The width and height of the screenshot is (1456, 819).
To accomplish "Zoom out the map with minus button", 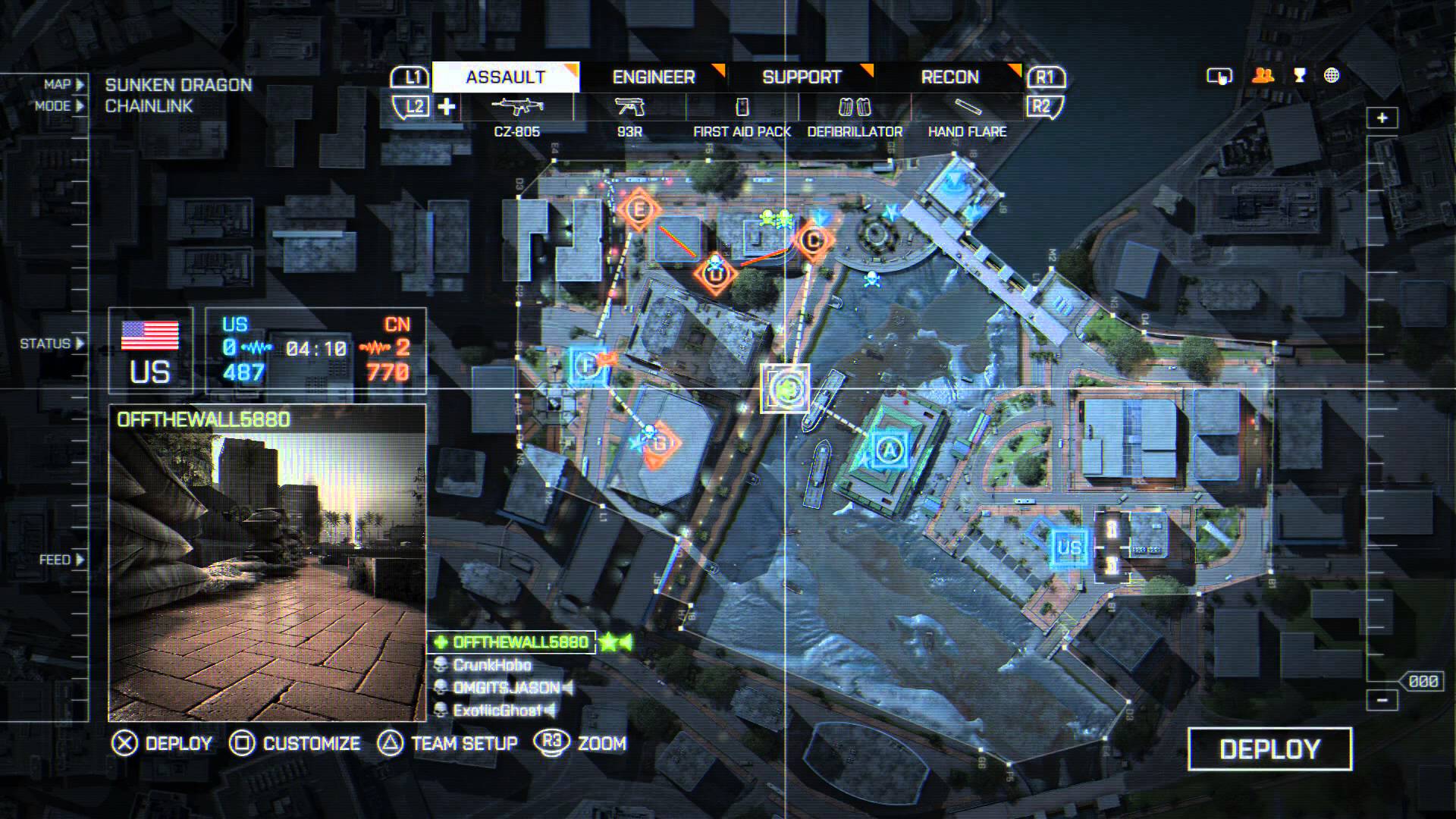I will click(x=1382, y=700).
